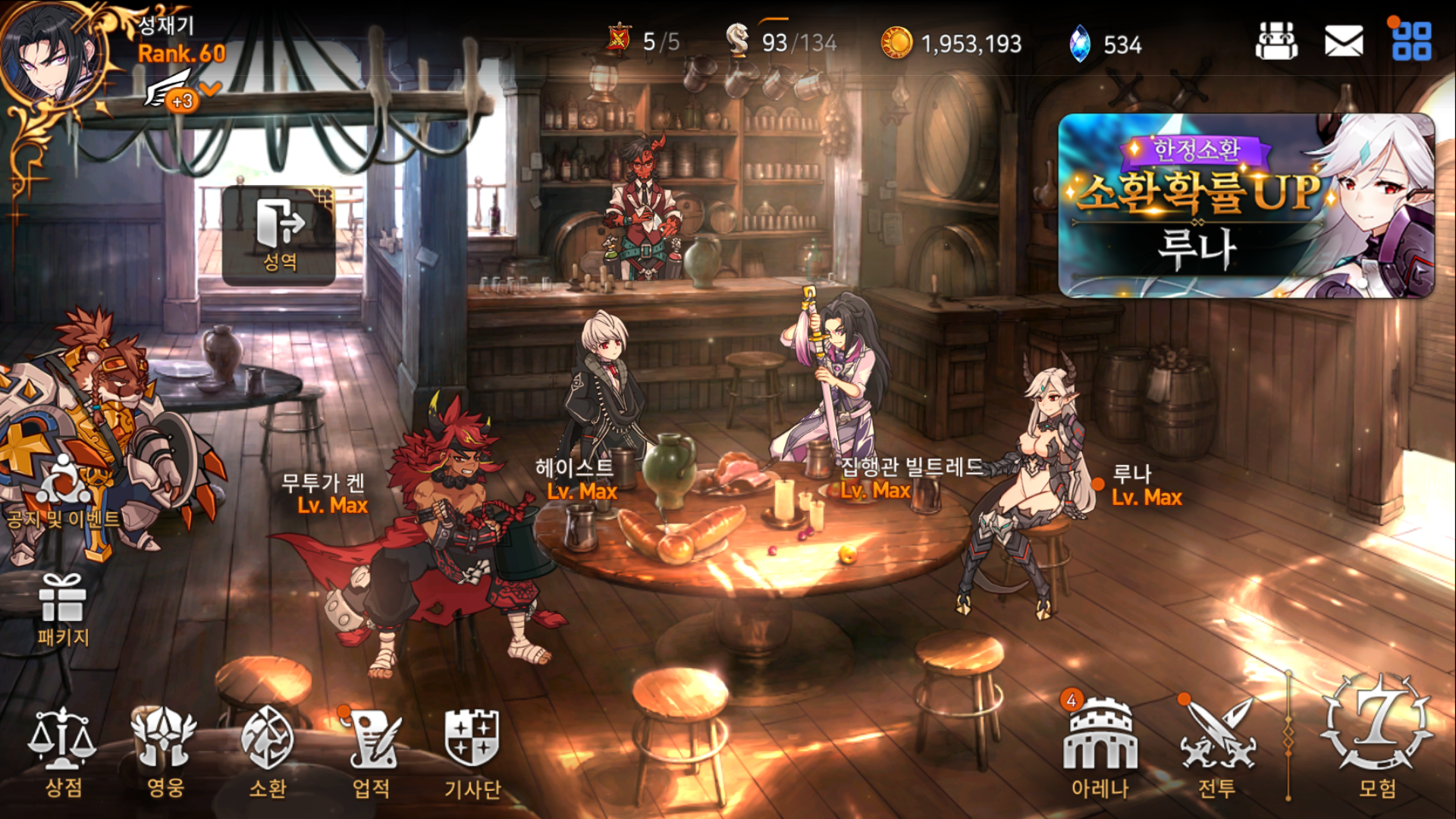Open the 기사단 knights guild menu

(472, 751)
